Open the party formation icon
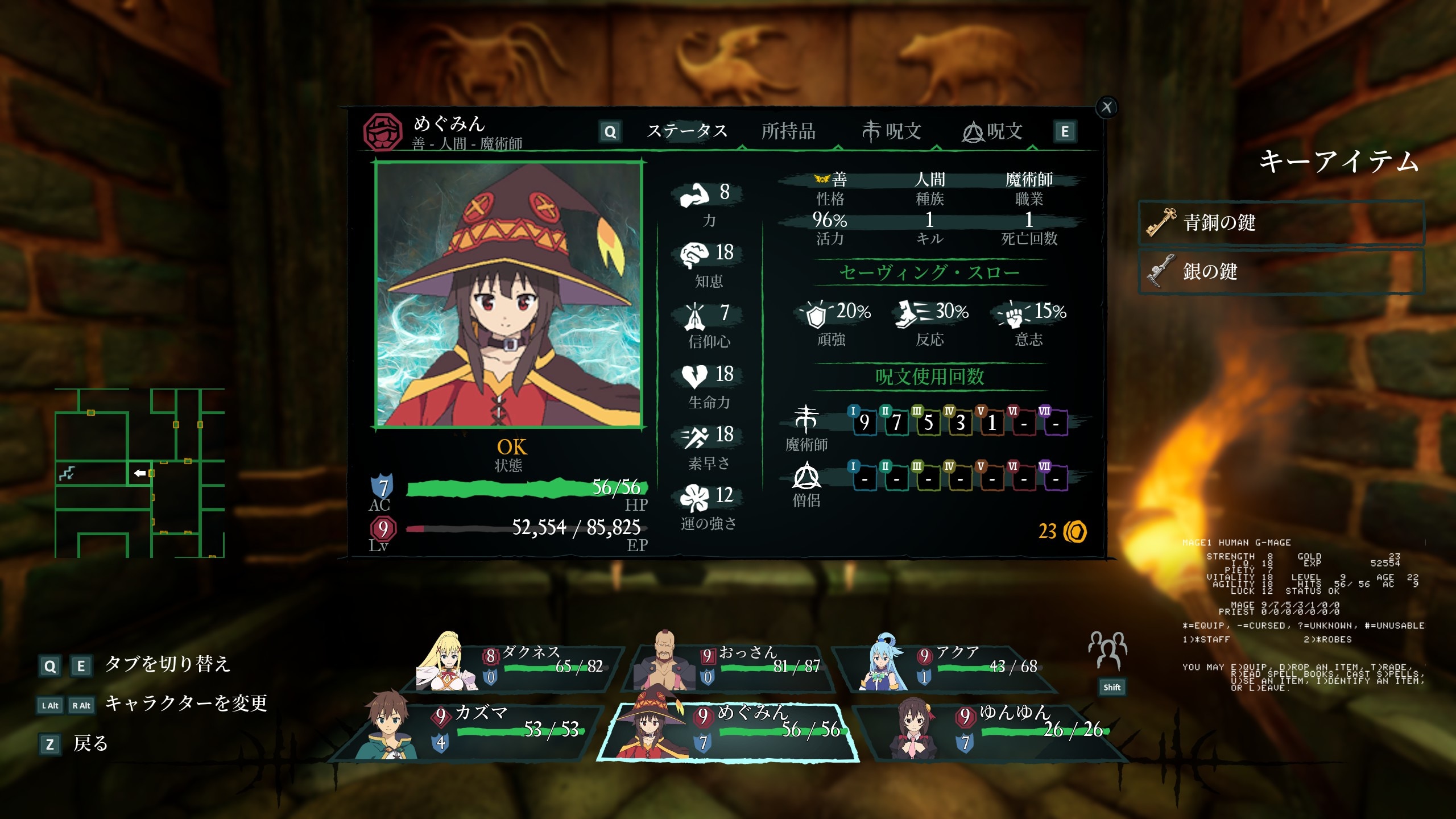The width and height of the screenshot is (1456, 819). click(x=1108, y=651)
